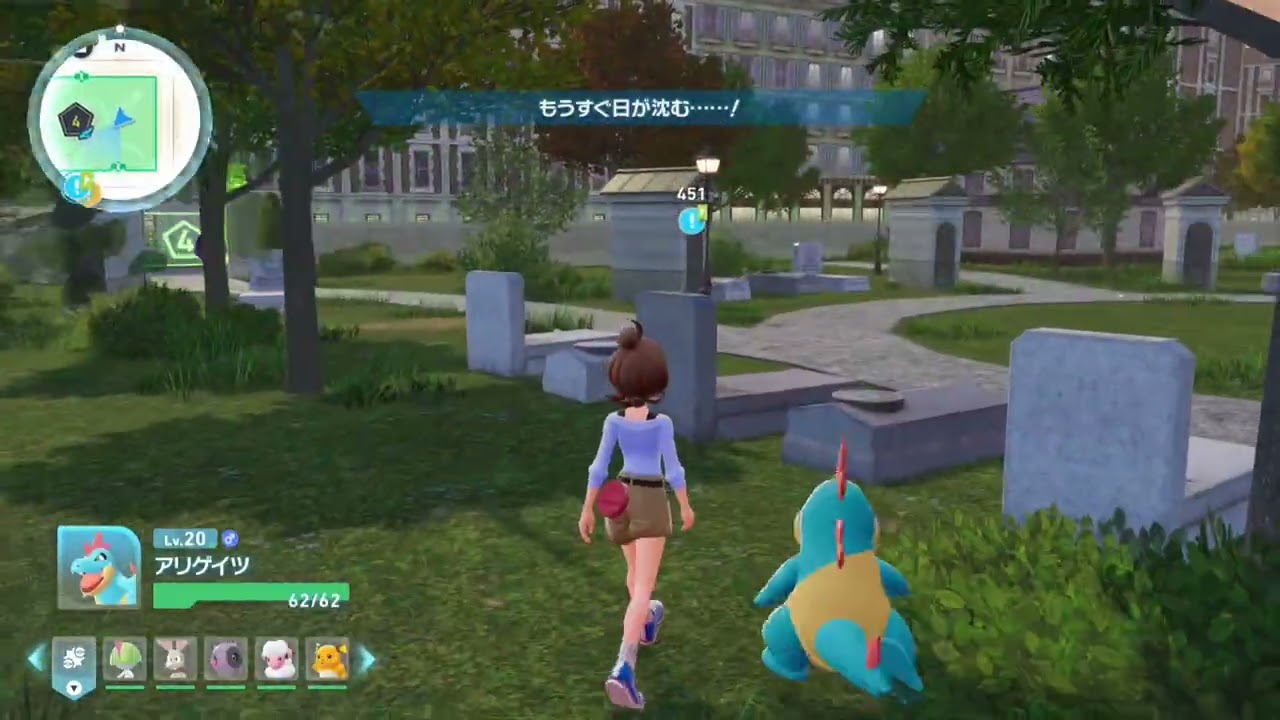This screenshot has width=1280, height=720.
Task: Click the left arrow beside the party bar
Action: click(x=36, y=658)
